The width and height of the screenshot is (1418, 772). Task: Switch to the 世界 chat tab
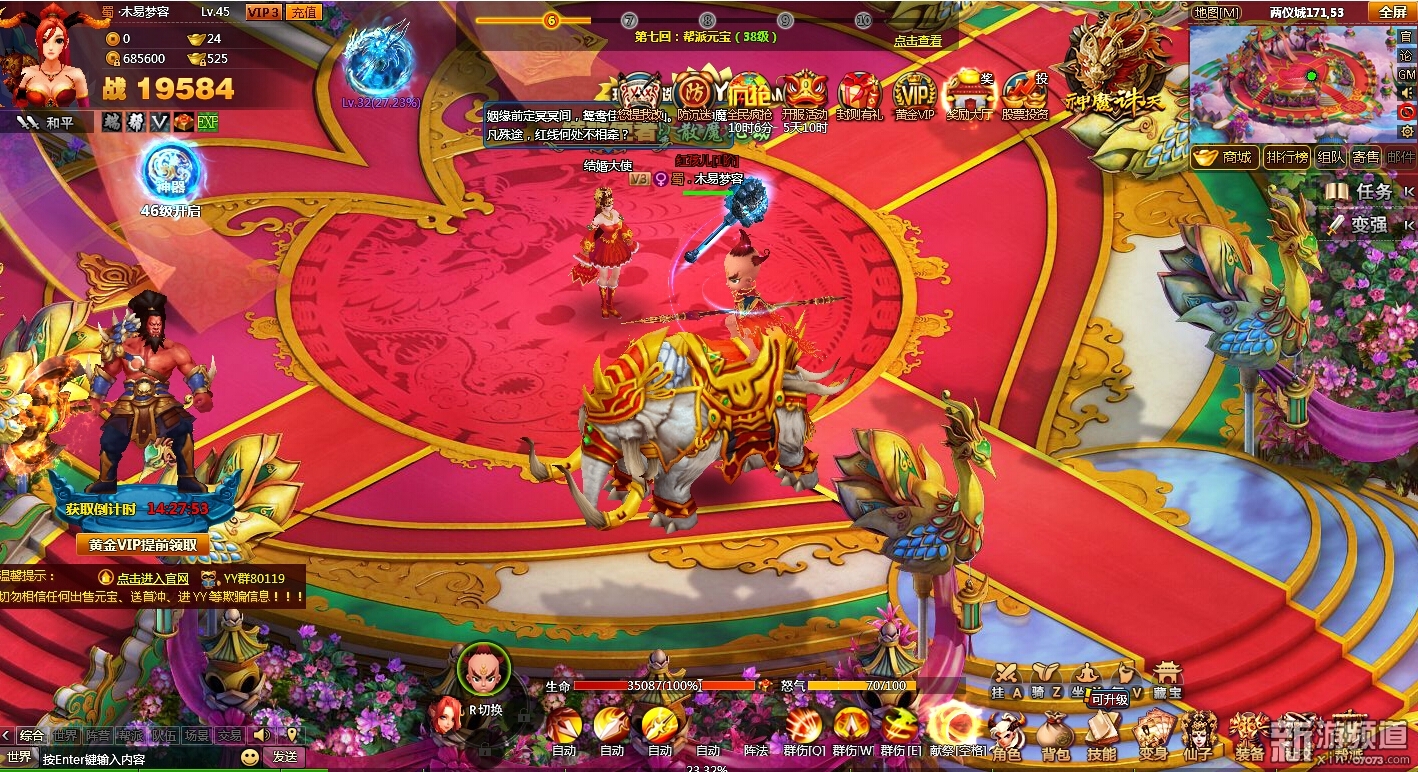click(65, 735)
